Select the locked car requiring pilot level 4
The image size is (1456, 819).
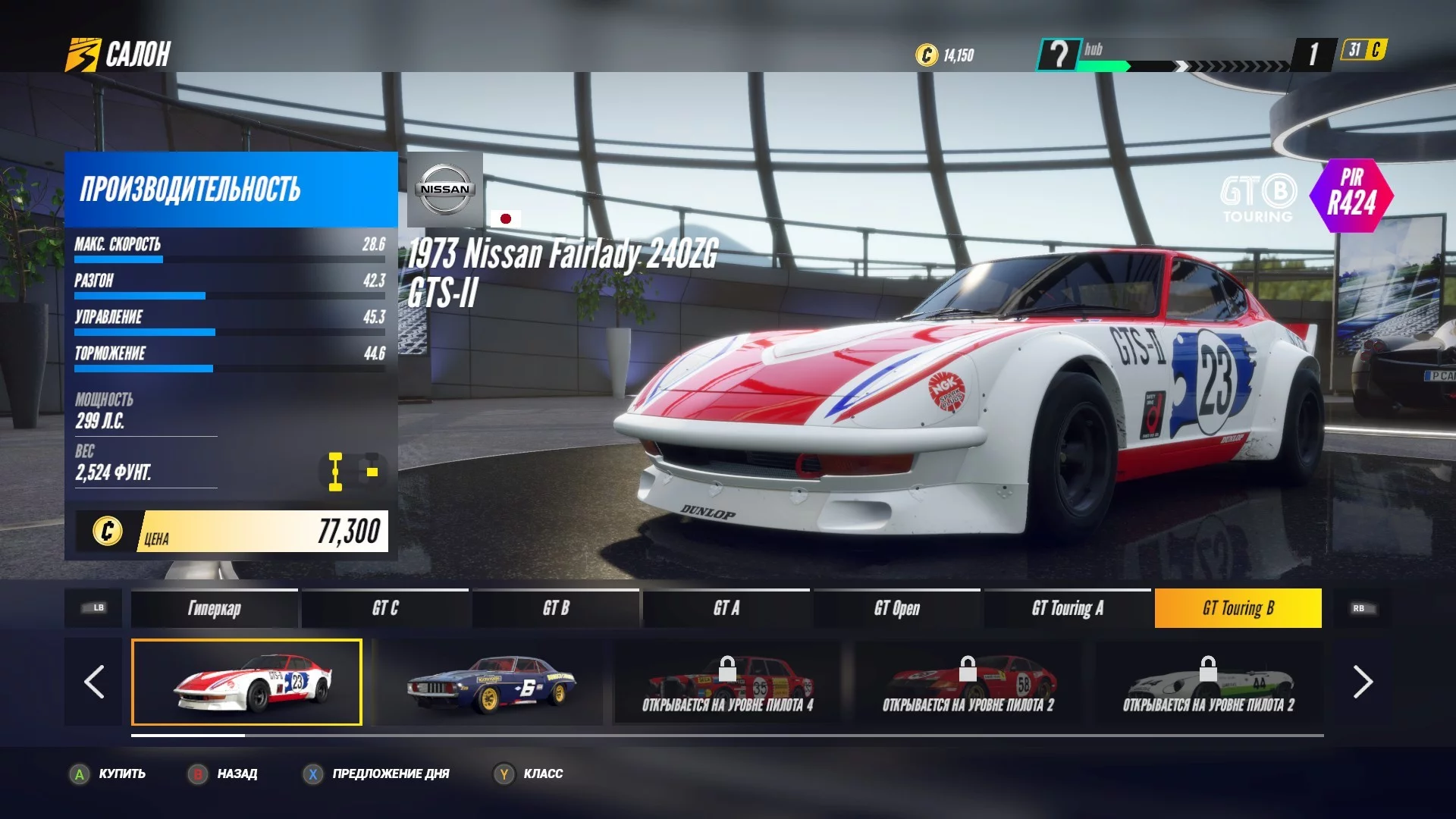coord(727,682)
